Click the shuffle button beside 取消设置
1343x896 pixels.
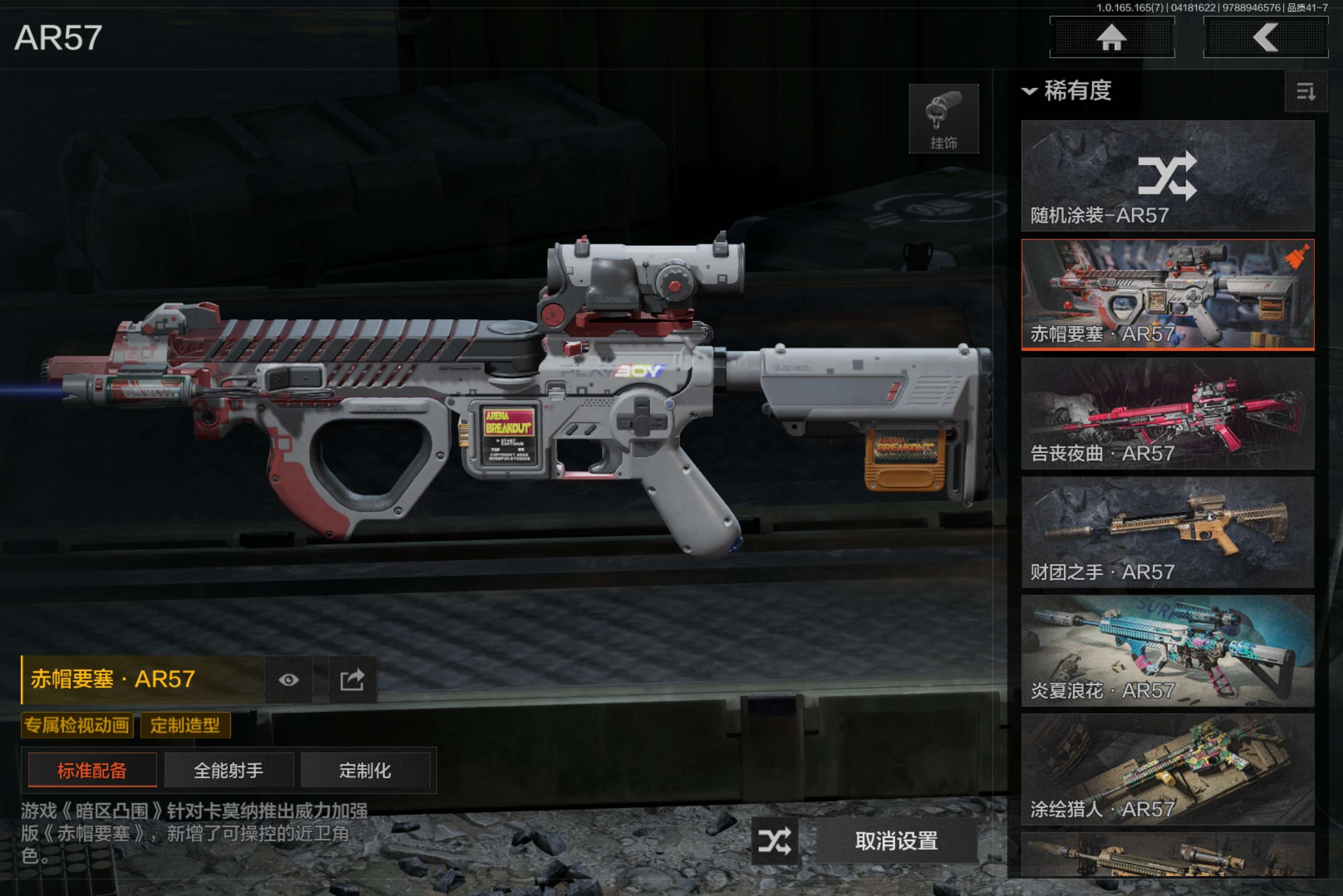[x=775, y=841]
